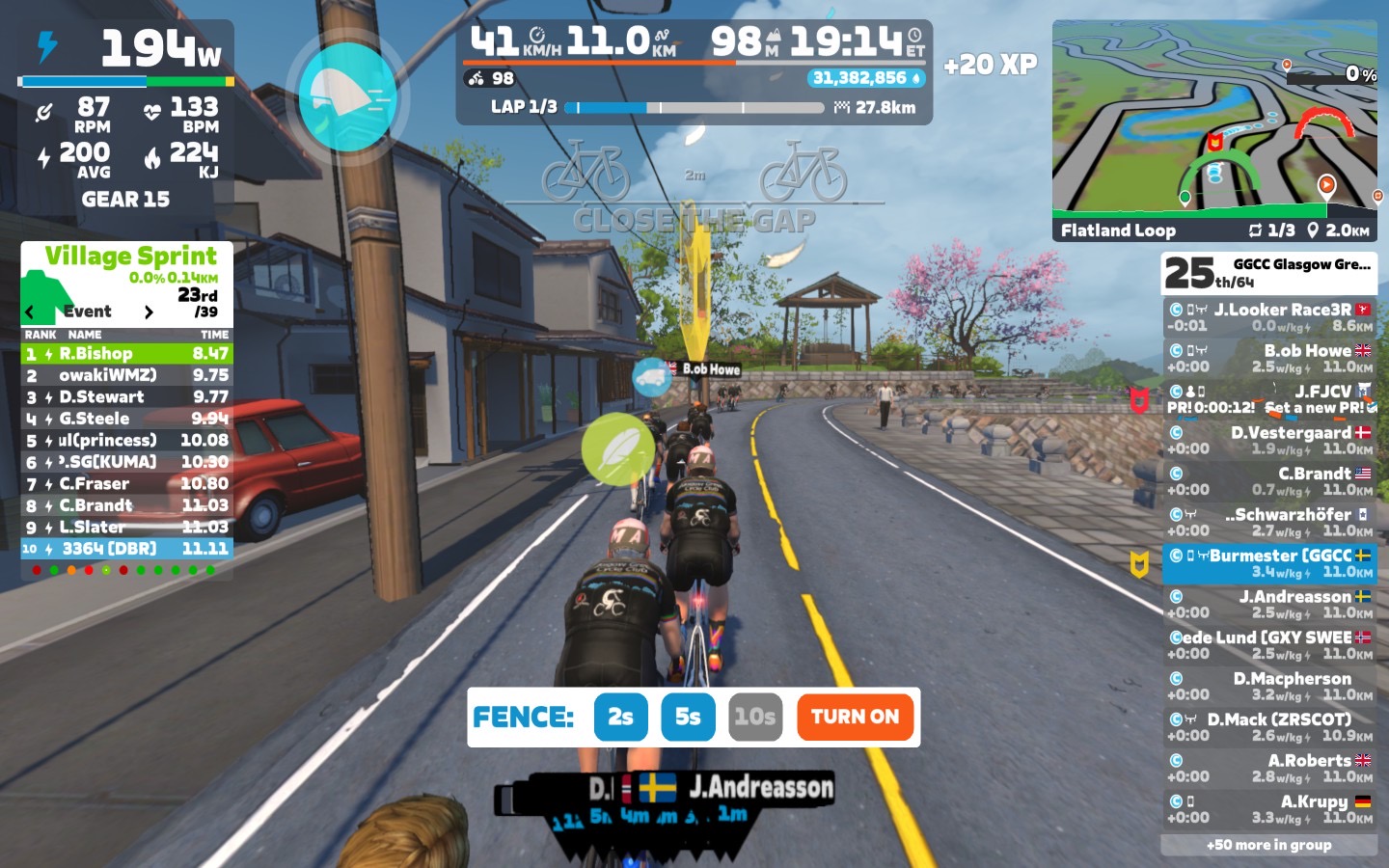
Task: Show the previous Village Sprint leaderboard view
Action: 30,312
